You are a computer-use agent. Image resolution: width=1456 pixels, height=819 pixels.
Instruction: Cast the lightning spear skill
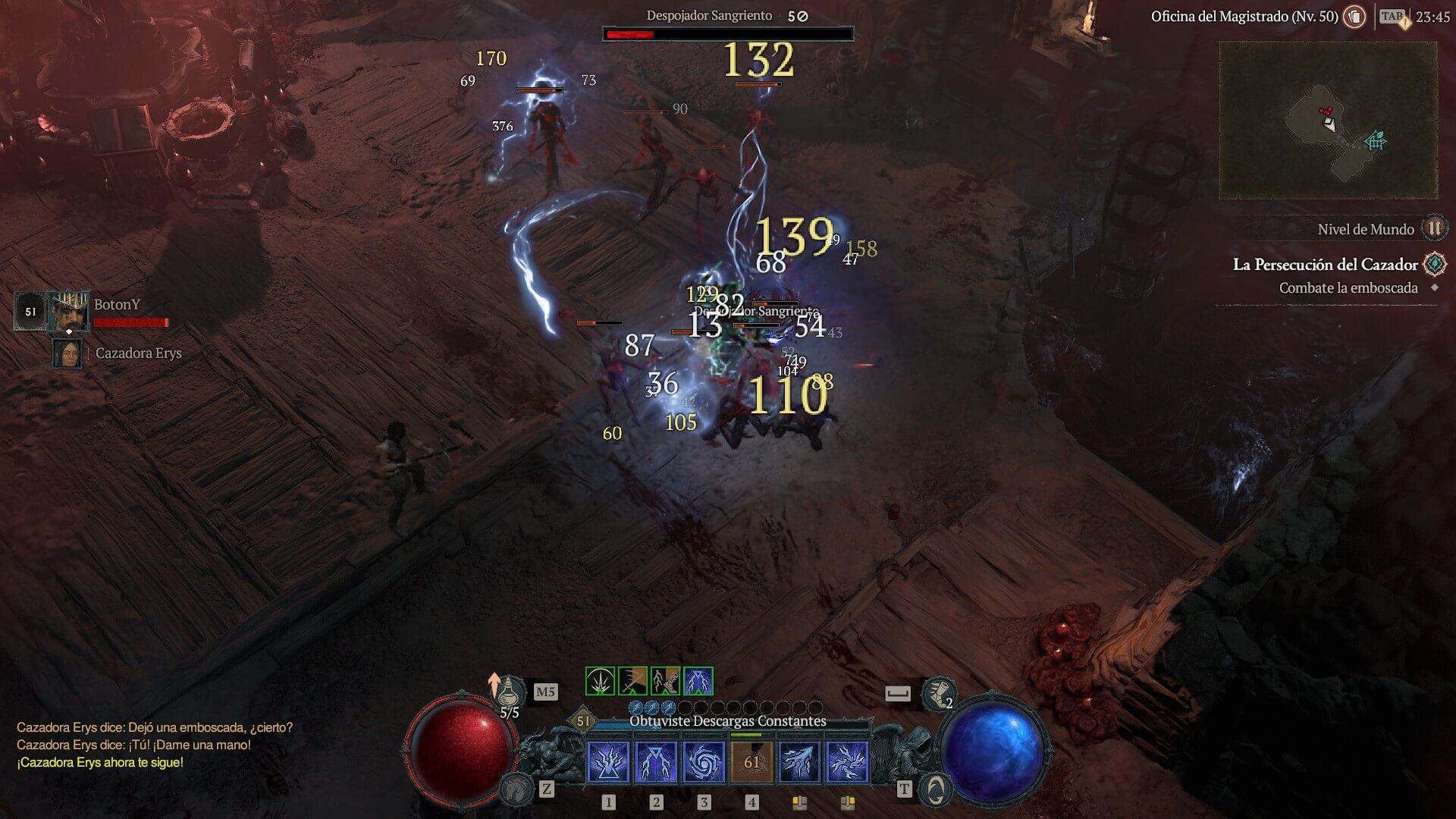tap(799, 761)
